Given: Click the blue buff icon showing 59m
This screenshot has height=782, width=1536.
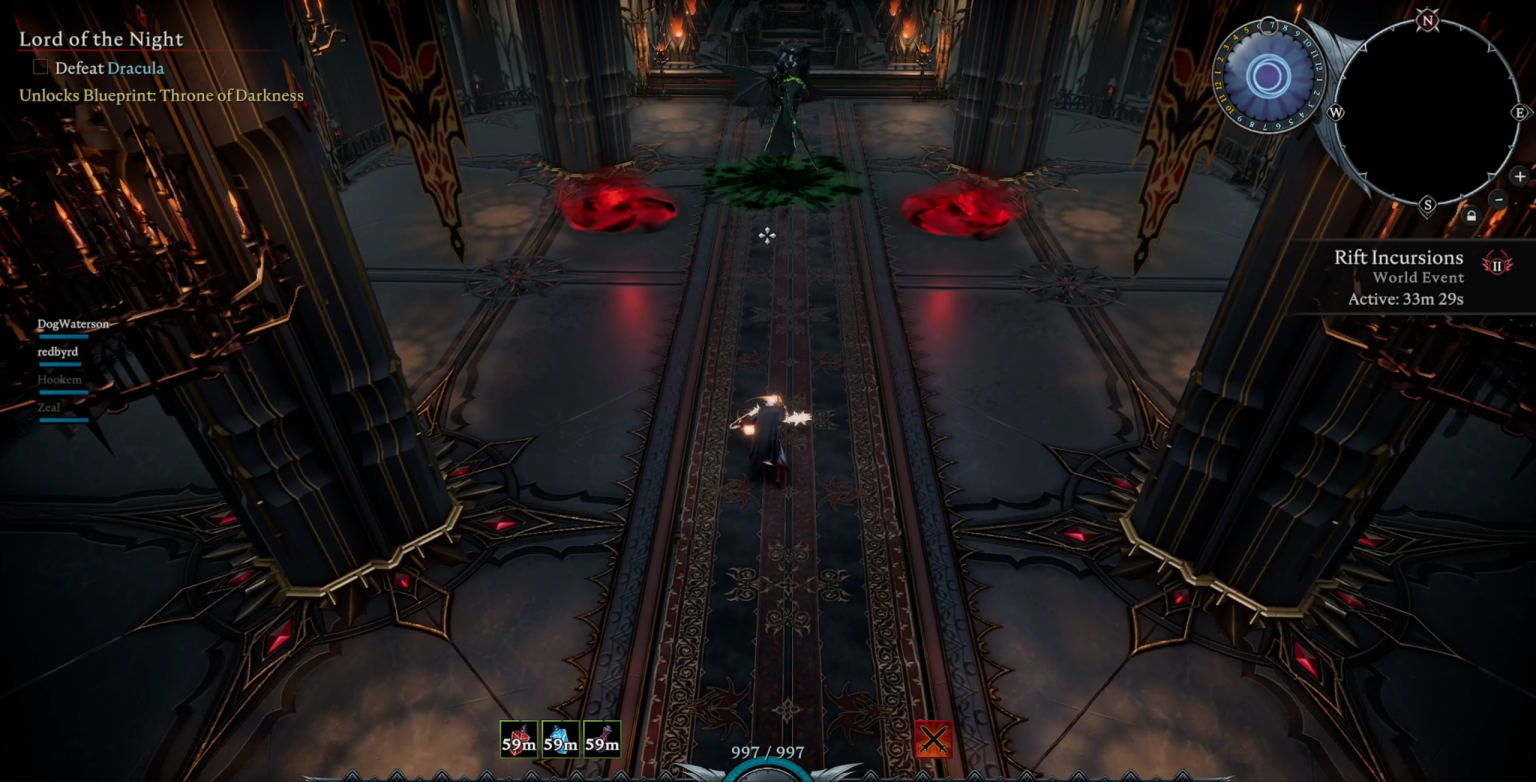Looking at the screenshot, I should click(561, 738).
